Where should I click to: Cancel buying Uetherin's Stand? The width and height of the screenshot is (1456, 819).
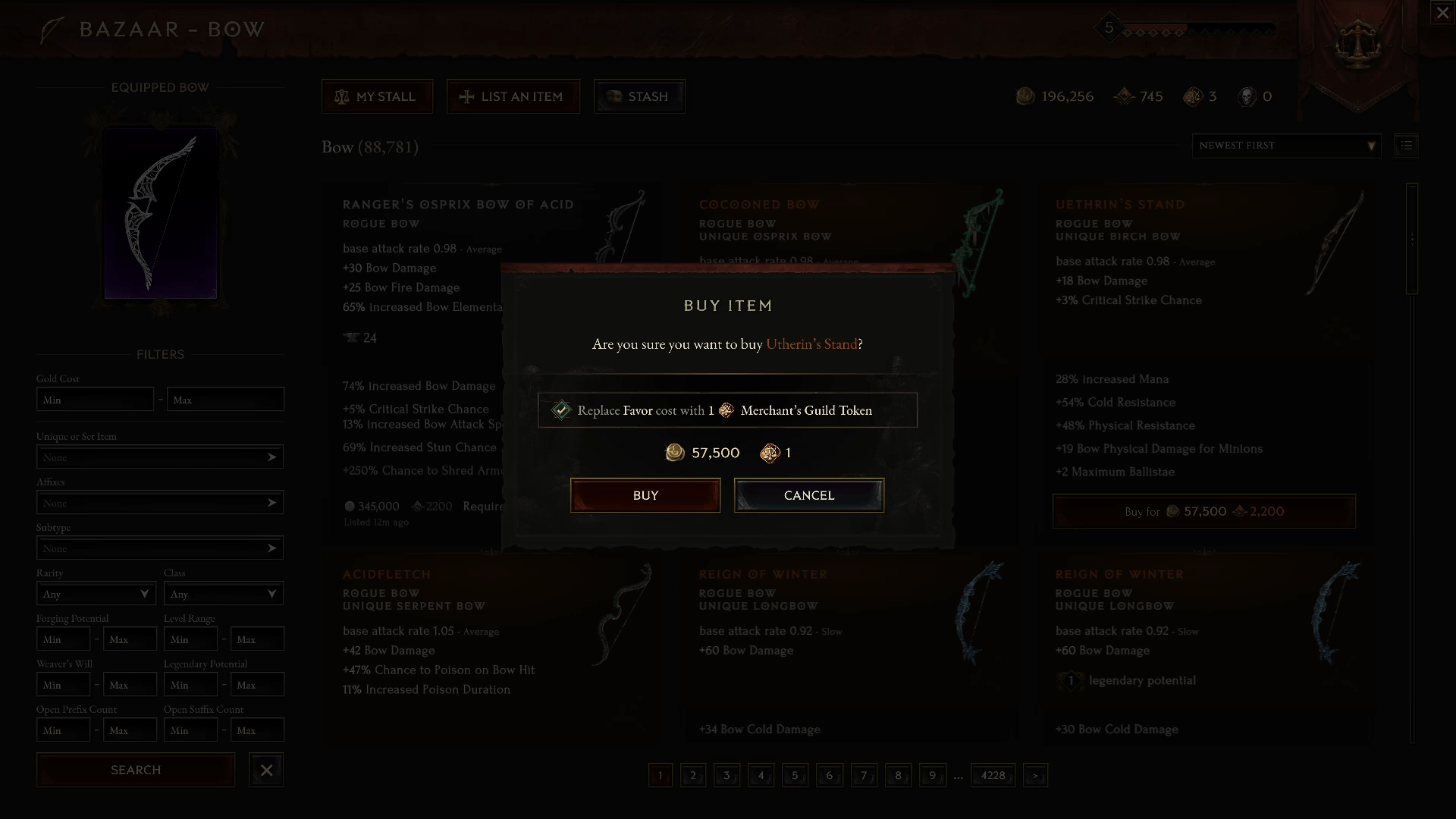808,495
